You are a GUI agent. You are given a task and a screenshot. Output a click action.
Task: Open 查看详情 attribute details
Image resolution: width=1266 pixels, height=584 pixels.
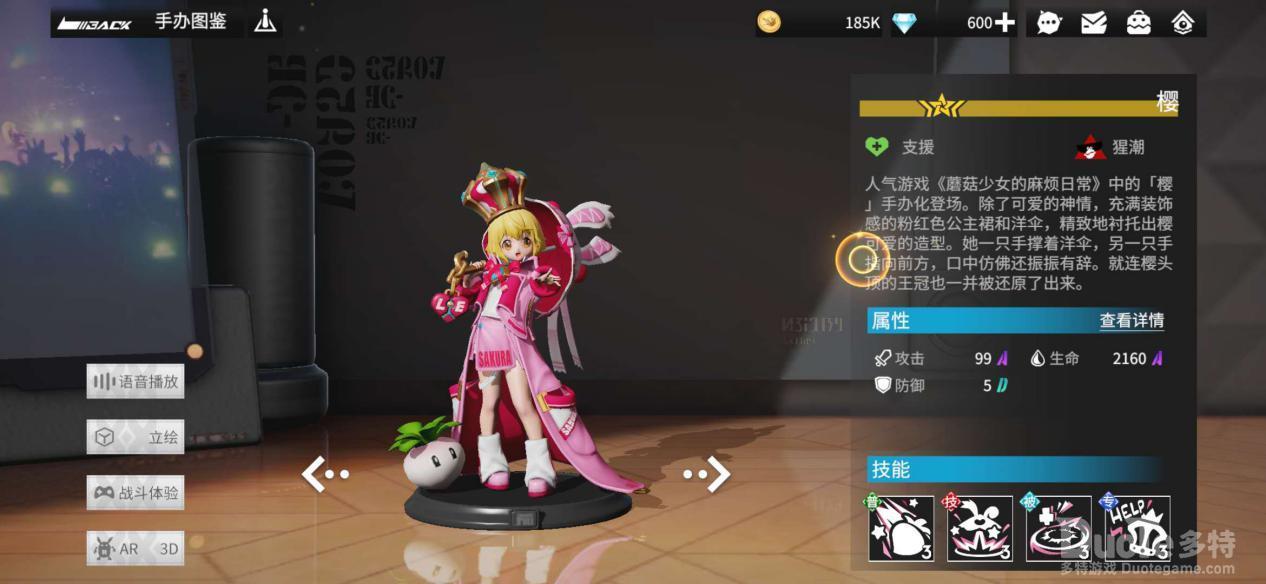pyautogui.click(x=1131, y=321)
